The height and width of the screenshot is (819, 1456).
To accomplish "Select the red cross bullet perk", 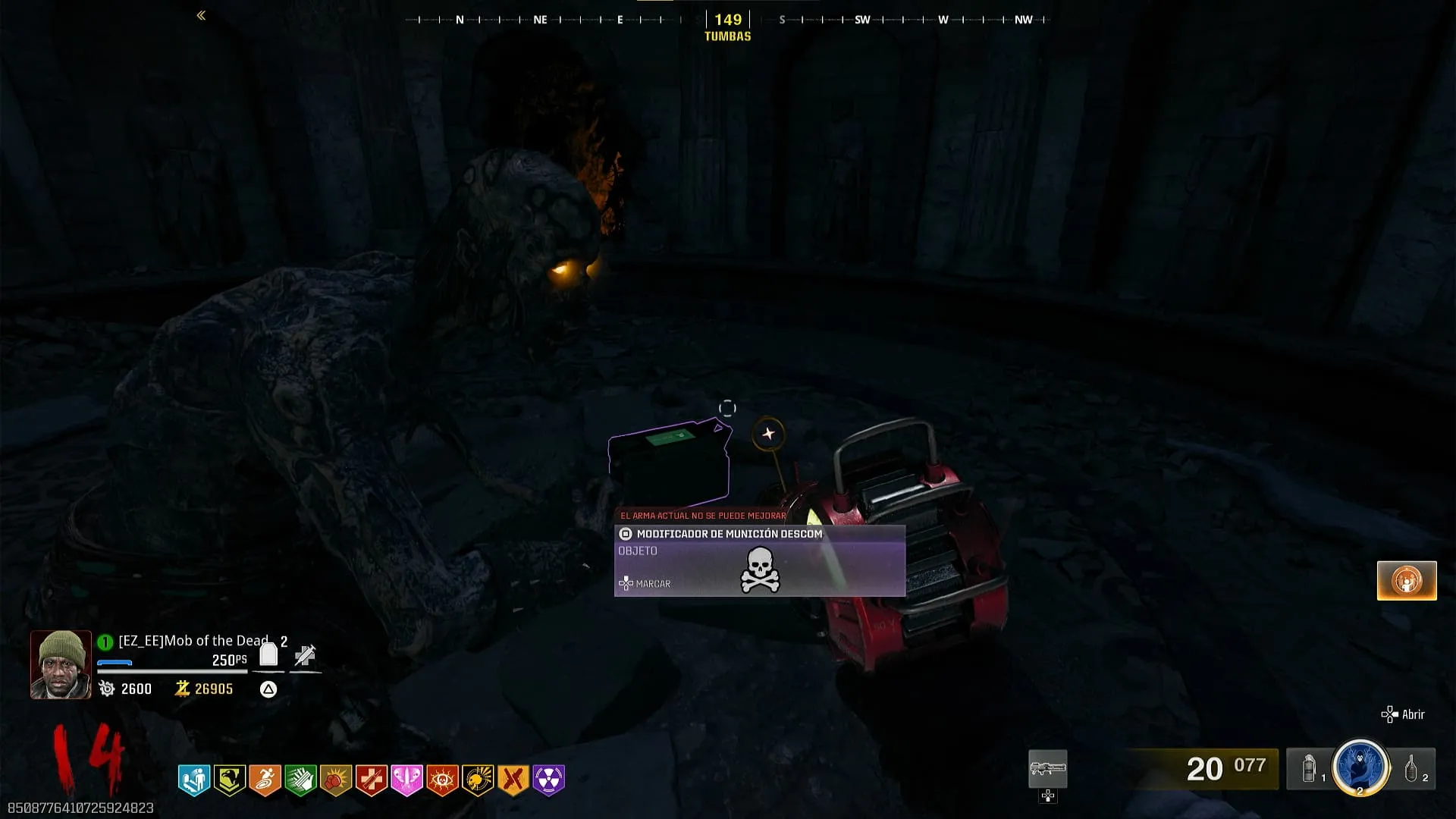I will [372, 780].
